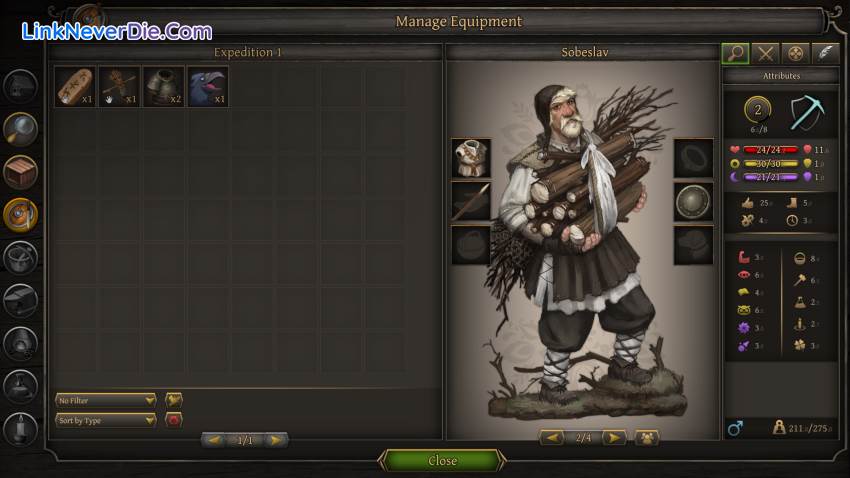Select the raven head item
Image resolution: width=850 pixels, height=478 pixels.
pyautogui.click(x=207, y=87)
